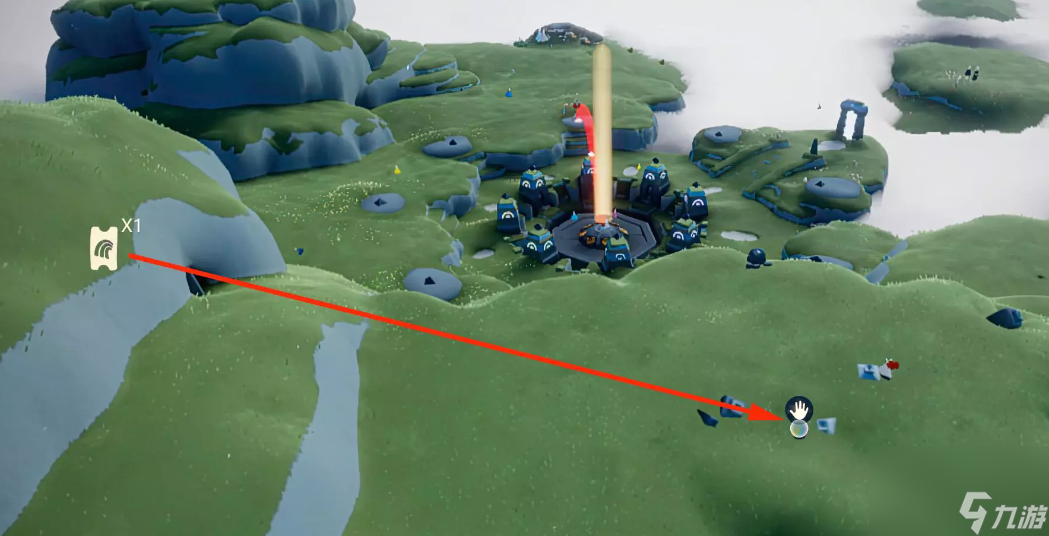The image size is (1049, 536).
Task: Tap the white hand interact icon
Action: coord(798,409)
